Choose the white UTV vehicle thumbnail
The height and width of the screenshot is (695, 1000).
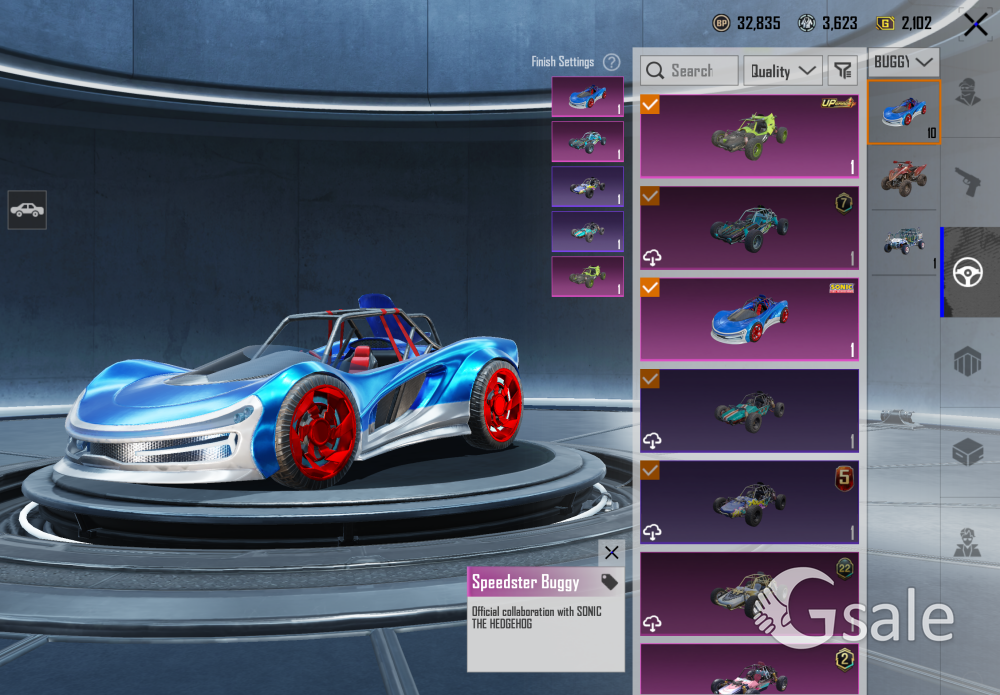[x=904, y=241]
